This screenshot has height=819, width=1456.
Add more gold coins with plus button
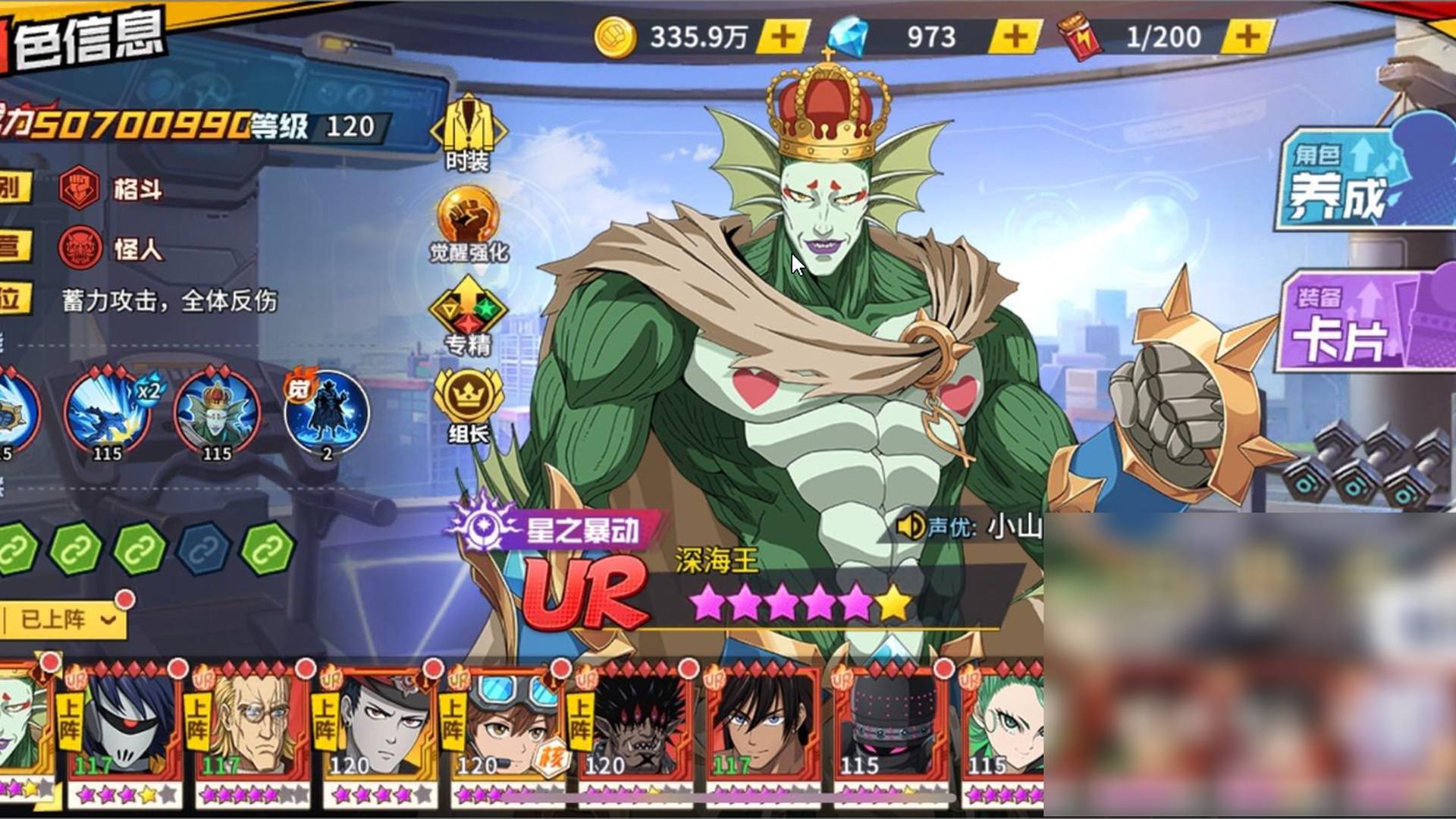click(x=784, y=36)
